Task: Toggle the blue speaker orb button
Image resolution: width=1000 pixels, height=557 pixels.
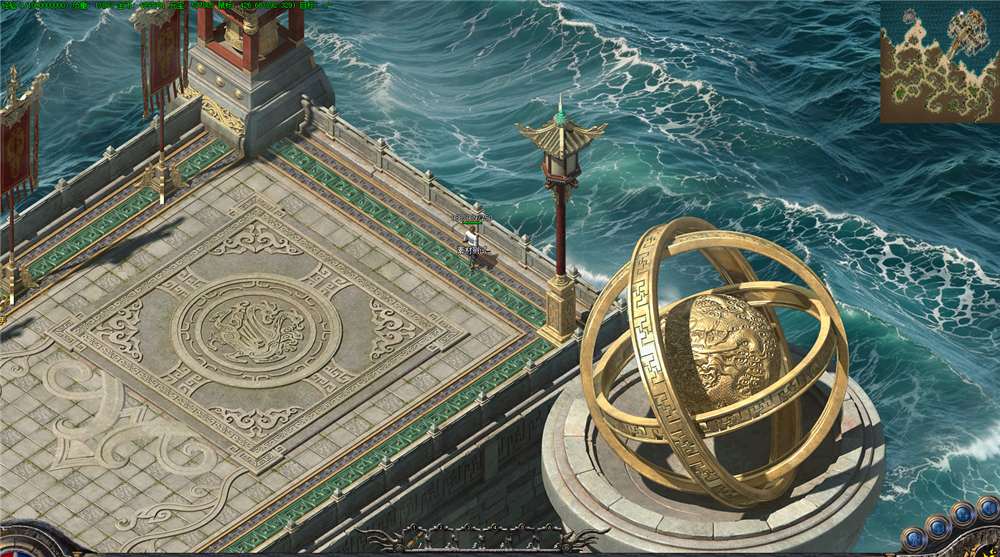Action: [988, 508]
